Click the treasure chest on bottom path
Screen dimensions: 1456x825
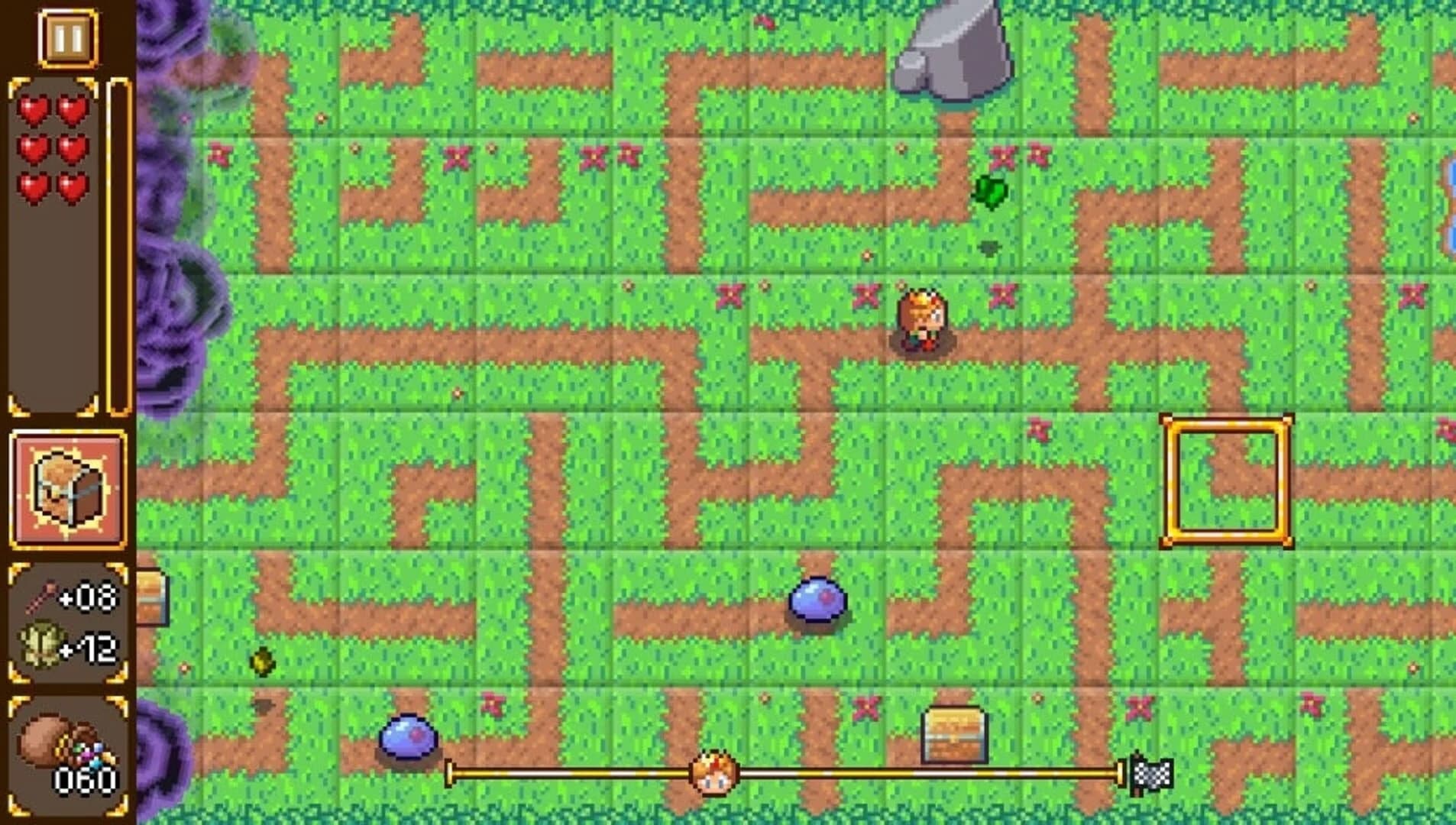pyautogui.click(x=954, y=733)
